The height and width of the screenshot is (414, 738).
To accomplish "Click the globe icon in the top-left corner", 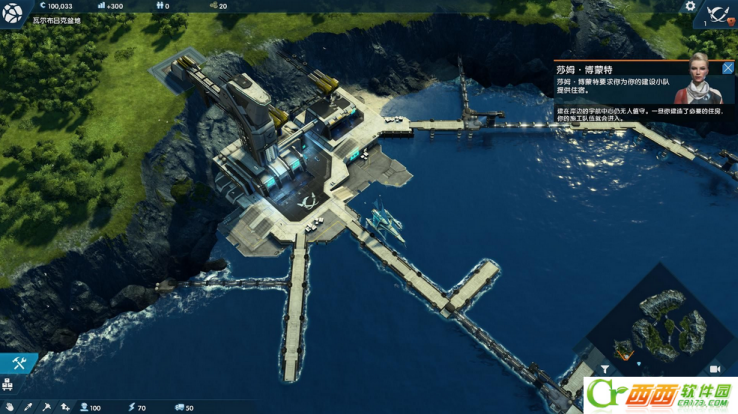I will pos(12,12).
